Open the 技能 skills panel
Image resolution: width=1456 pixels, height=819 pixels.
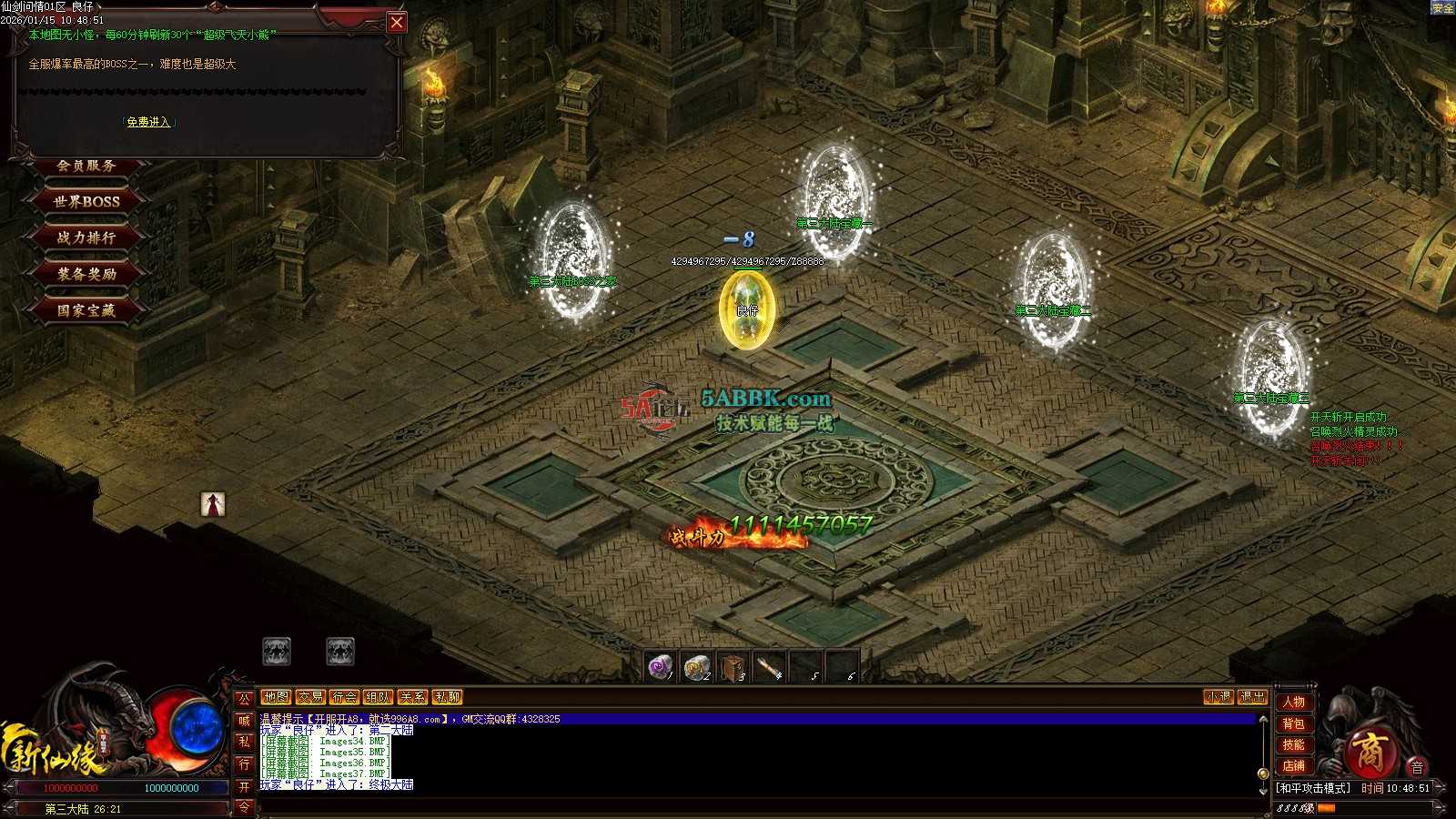click(x=1294, y=744)
